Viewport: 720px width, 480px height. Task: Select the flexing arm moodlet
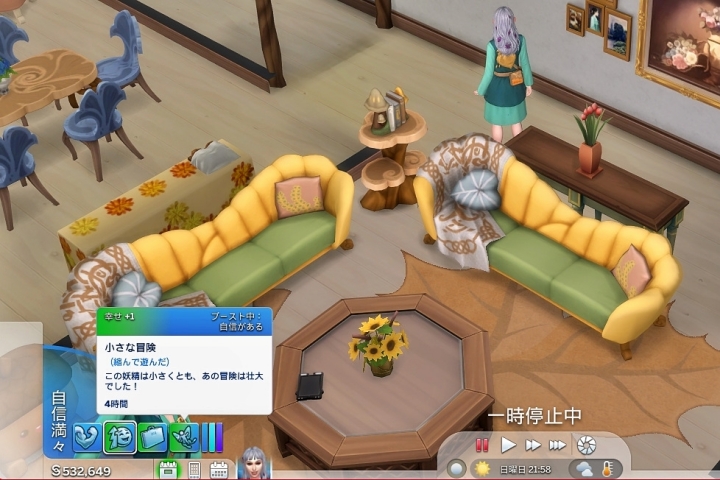click(x=86, y=436)
